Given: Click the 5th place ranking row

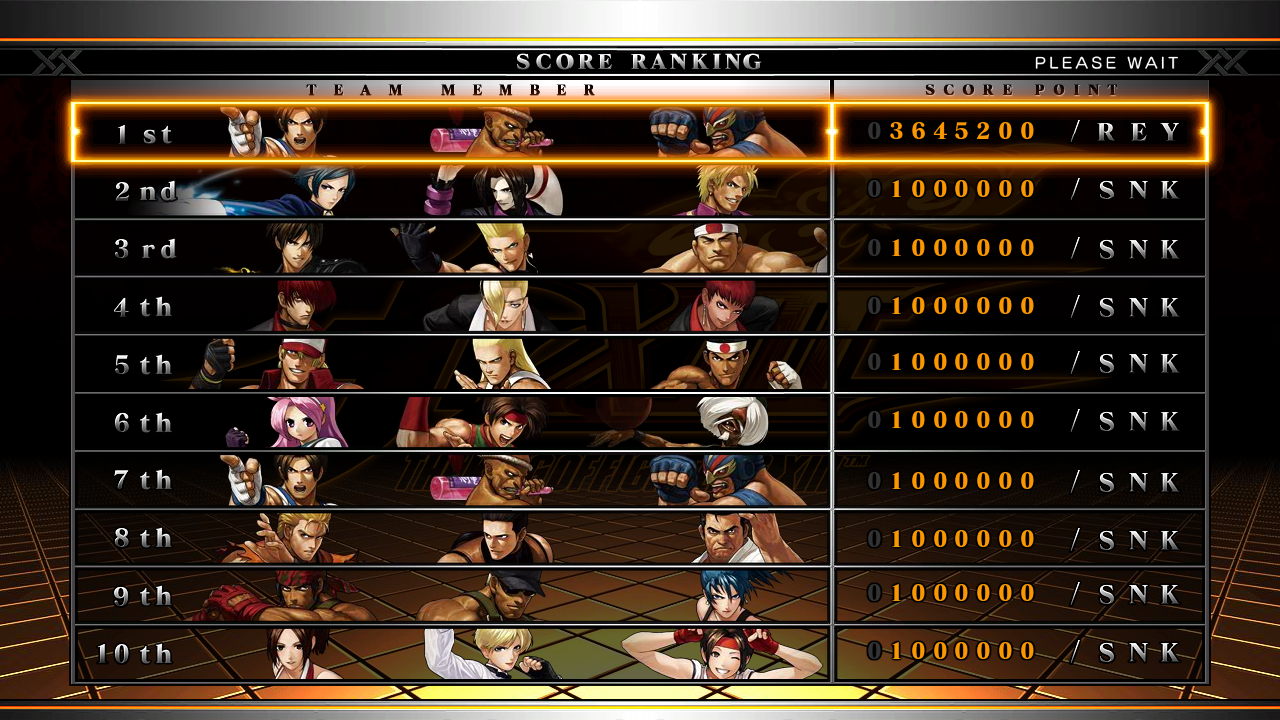Looking at the screenshot, I should click(x=640, y=363).
